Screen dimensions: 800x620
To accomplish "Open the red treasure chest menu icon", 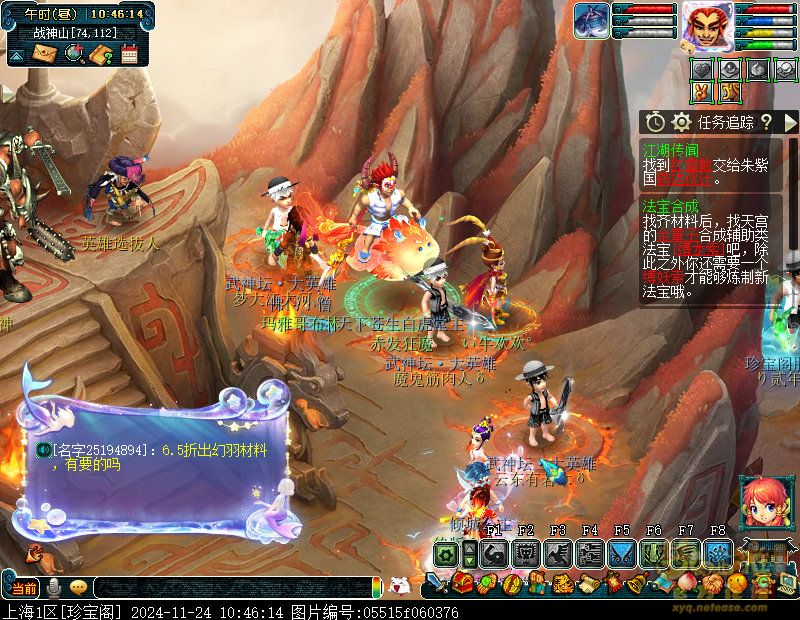I will click(462, 582).
